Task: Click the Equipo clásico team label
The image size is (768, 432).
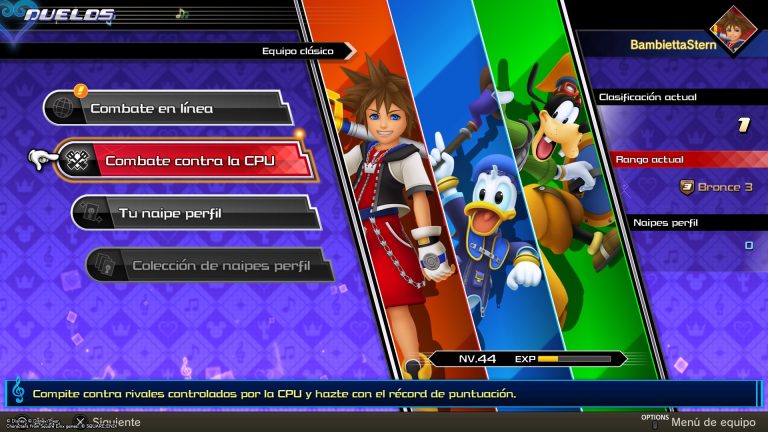Action: [300, 50]
